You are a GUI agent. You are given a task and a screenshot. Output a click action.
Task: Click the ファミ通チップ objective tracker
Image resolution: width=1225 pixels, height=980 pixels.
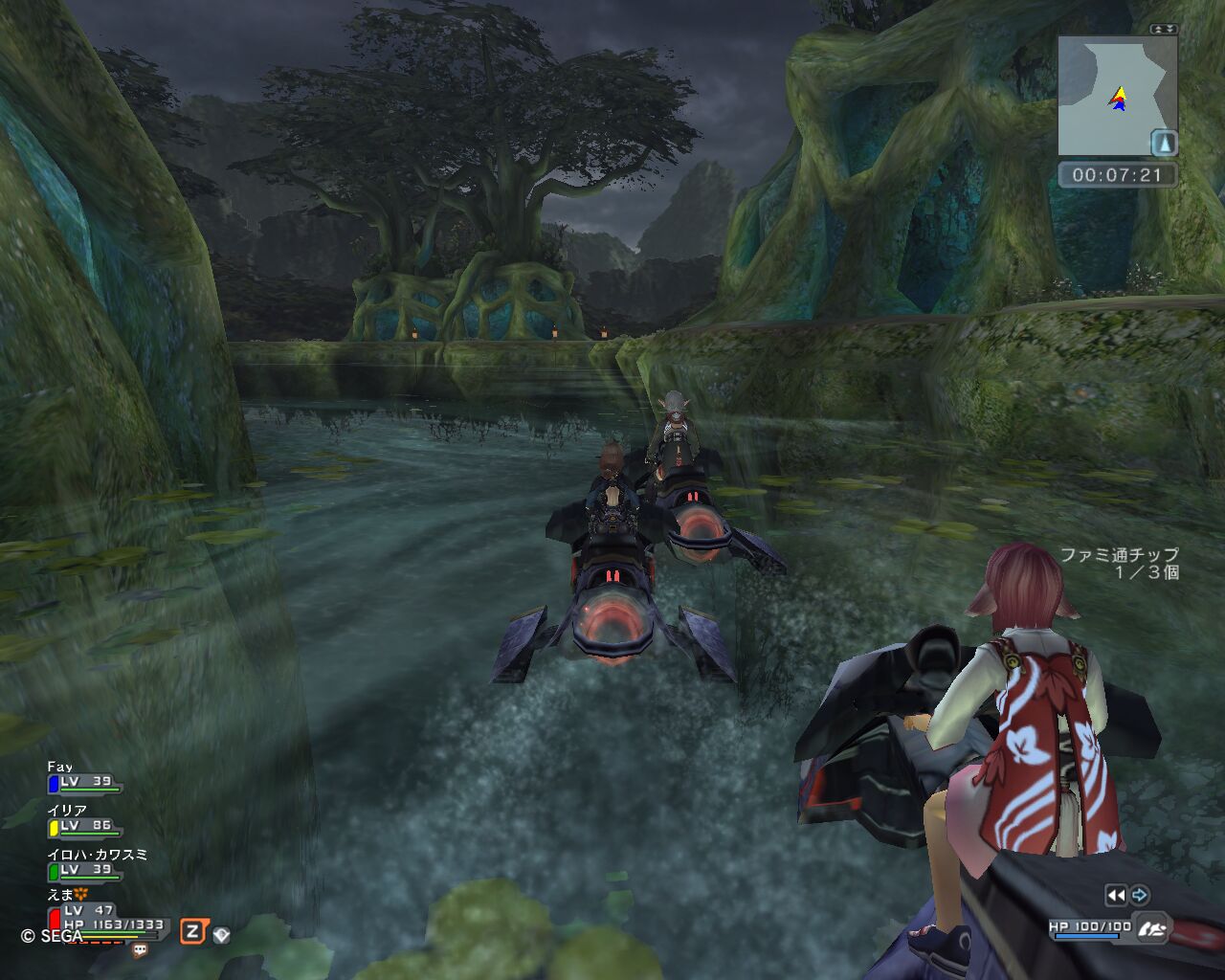(1119, 563)
